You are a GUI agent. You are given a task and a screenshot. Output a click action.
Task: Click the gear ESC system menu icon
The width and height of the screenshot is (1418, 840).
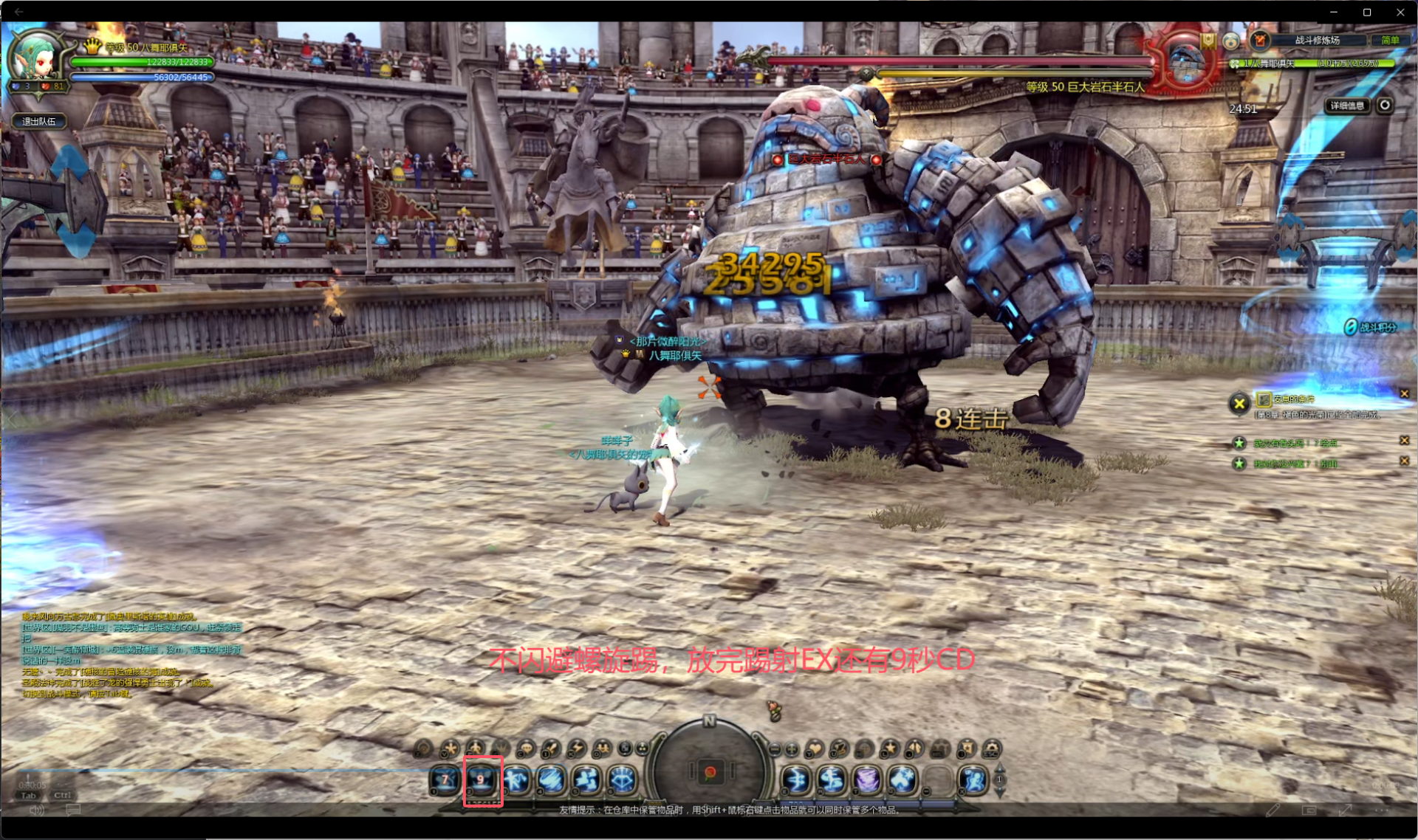point(992,749)
